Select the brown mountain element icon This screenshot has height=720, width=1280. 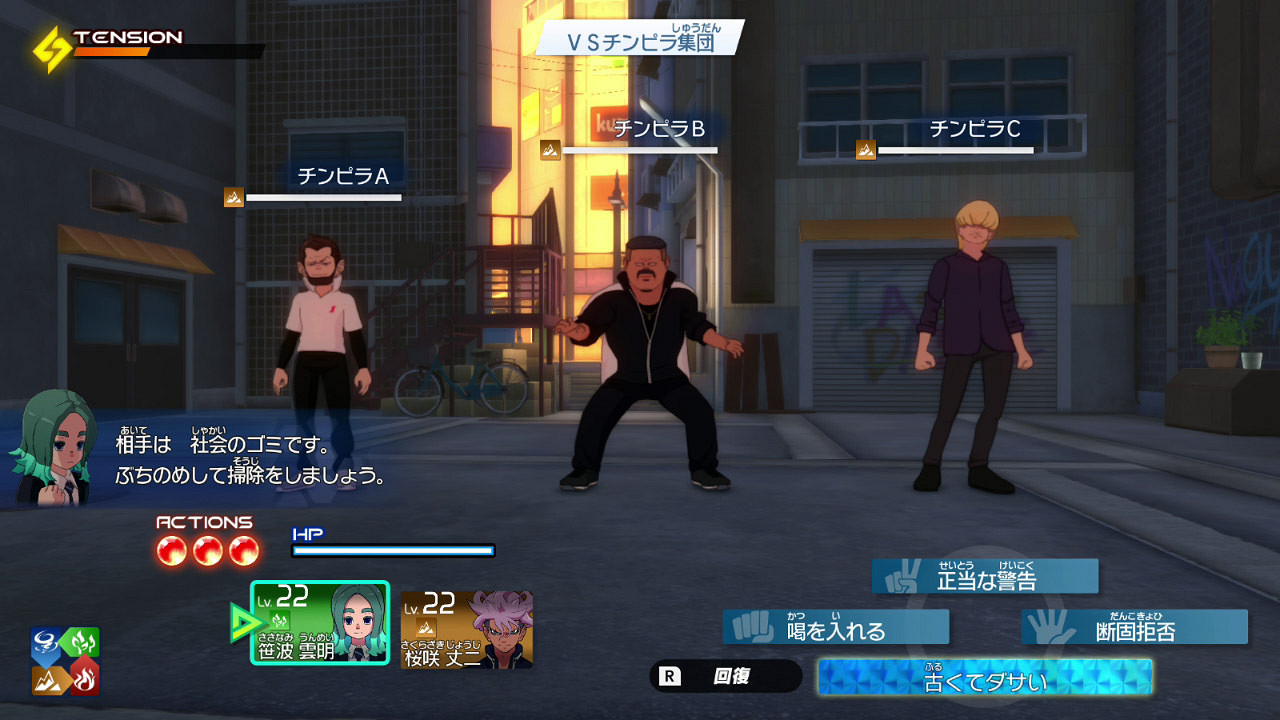coord(48,680)
